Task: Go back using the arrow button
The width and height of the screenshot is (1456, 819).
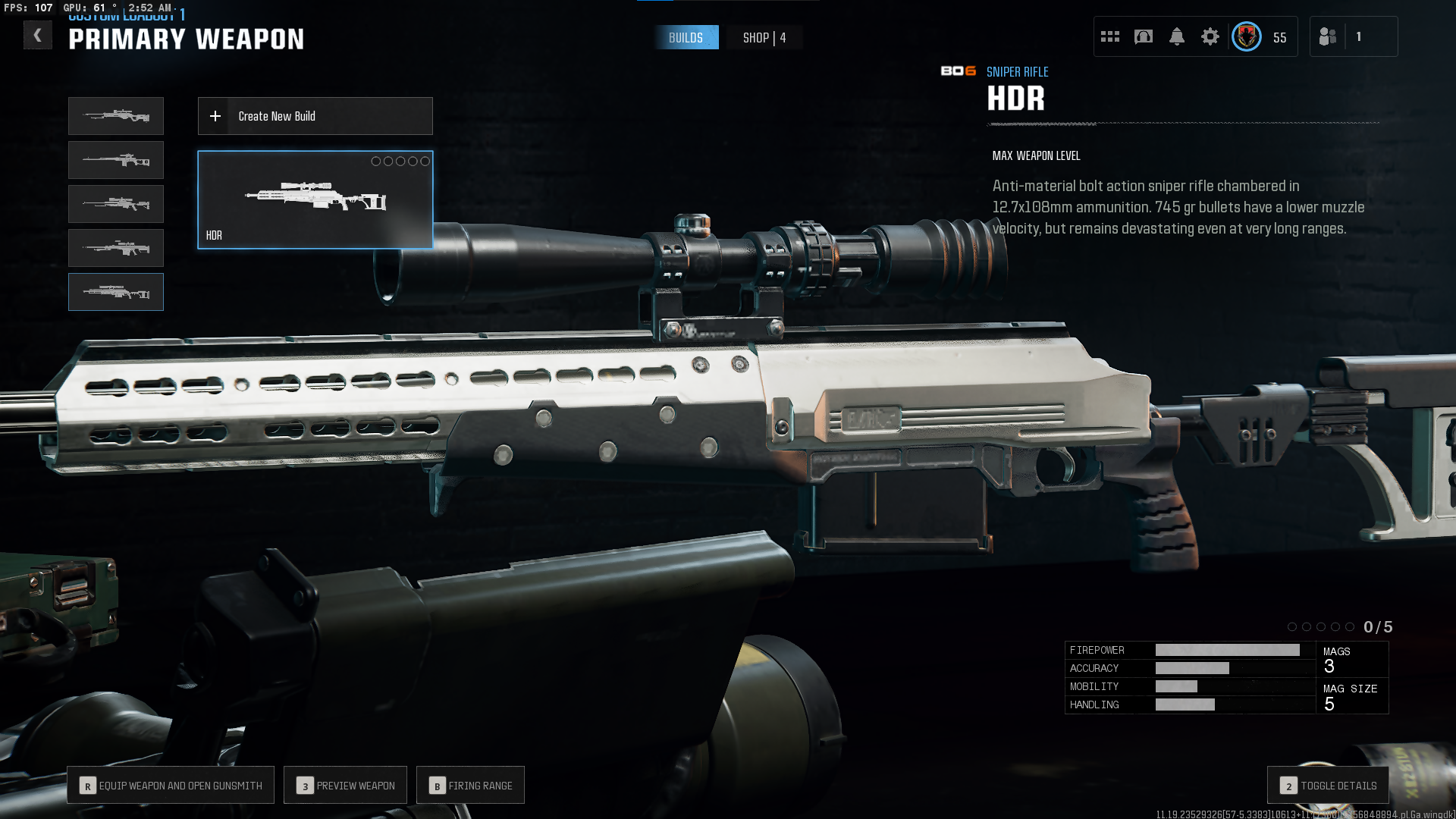Action: [37, 36]
